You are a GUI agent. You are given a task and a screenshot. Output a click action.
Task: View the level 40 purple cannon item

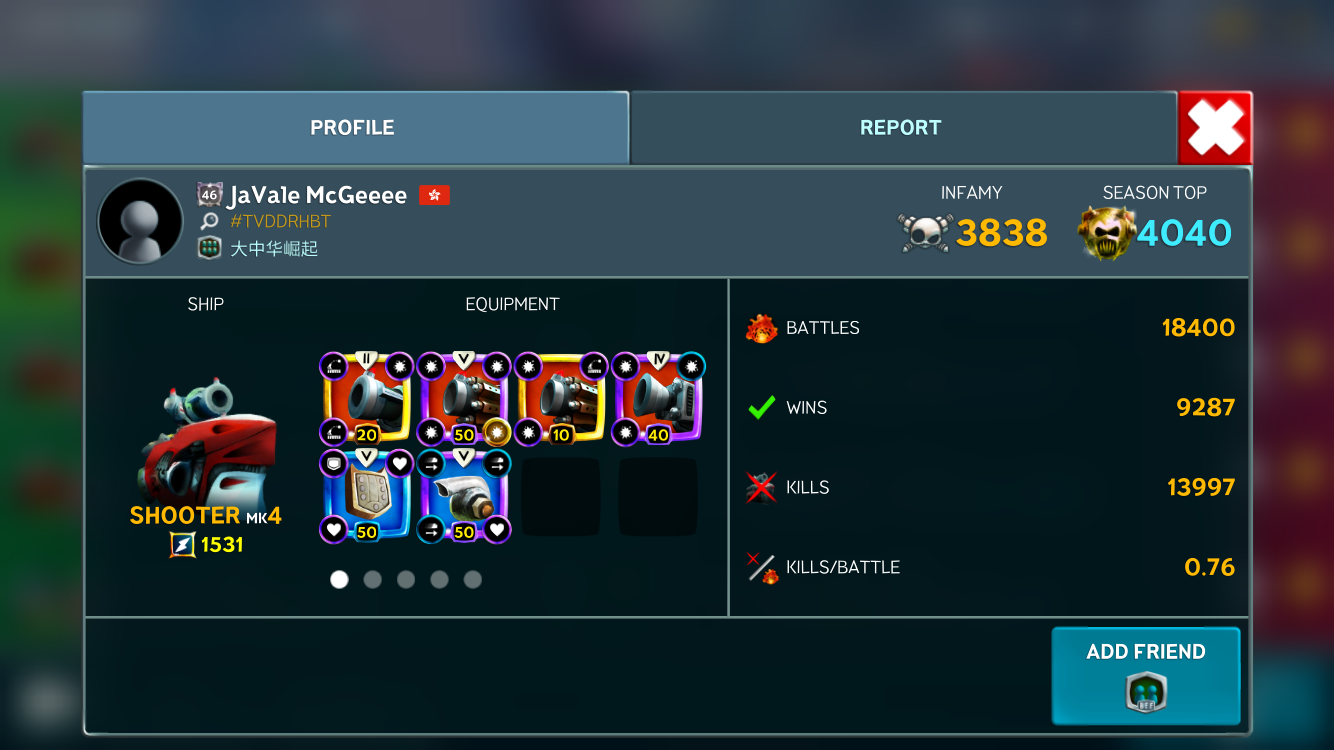(658, 398)
